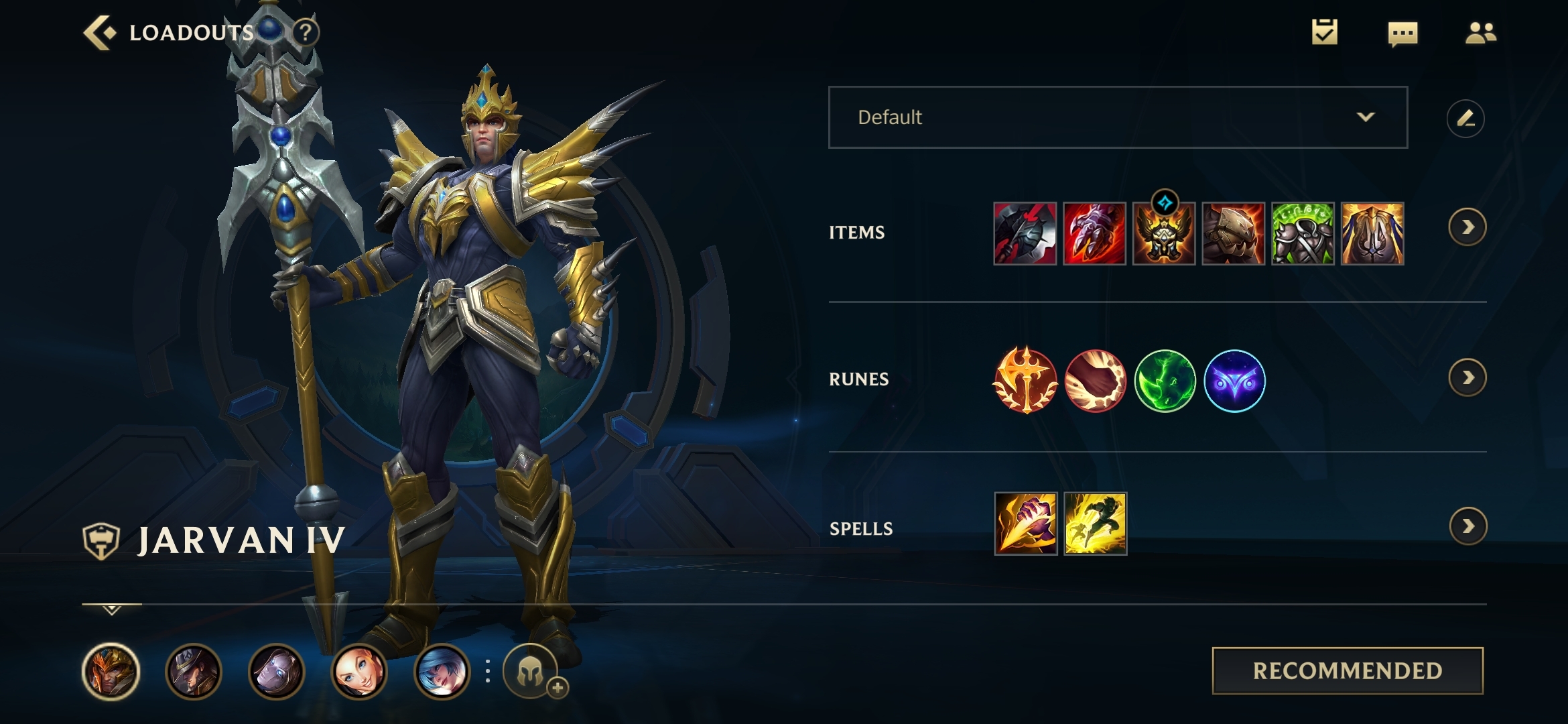Open the checklist tasks icon
Viewport: 1568px width, 724px height.
point(1324,32)
